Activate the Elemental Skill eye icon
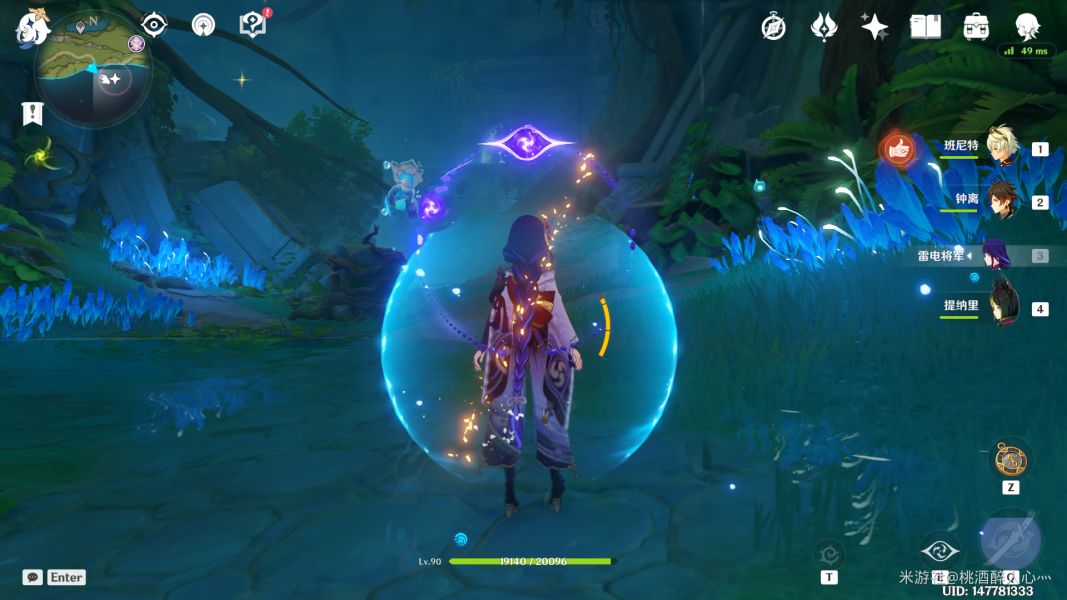This screenshot has height=600, width=1067. 939,550
